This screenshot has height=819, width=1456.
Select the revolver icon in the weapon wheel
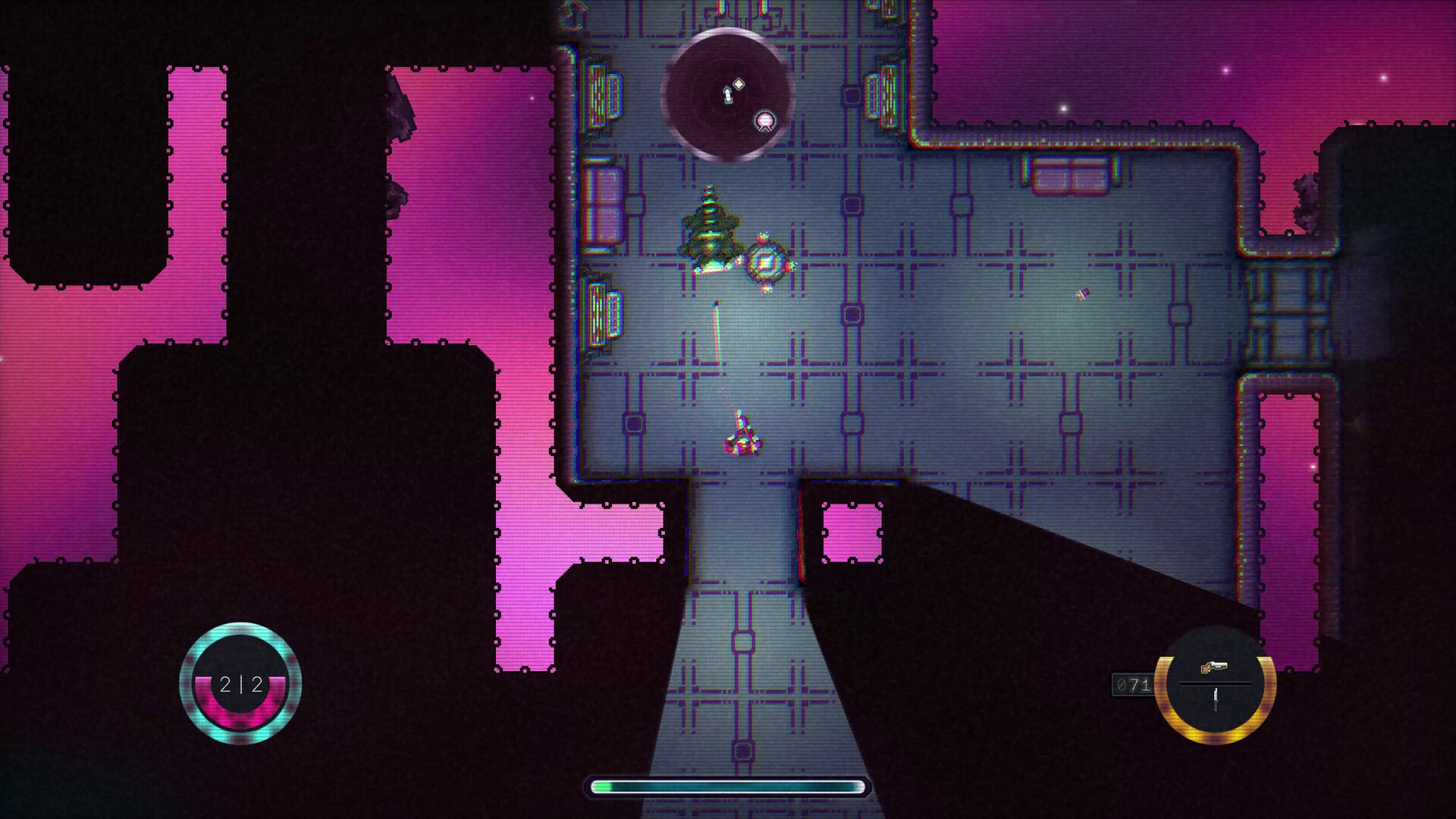point(1214,666)
